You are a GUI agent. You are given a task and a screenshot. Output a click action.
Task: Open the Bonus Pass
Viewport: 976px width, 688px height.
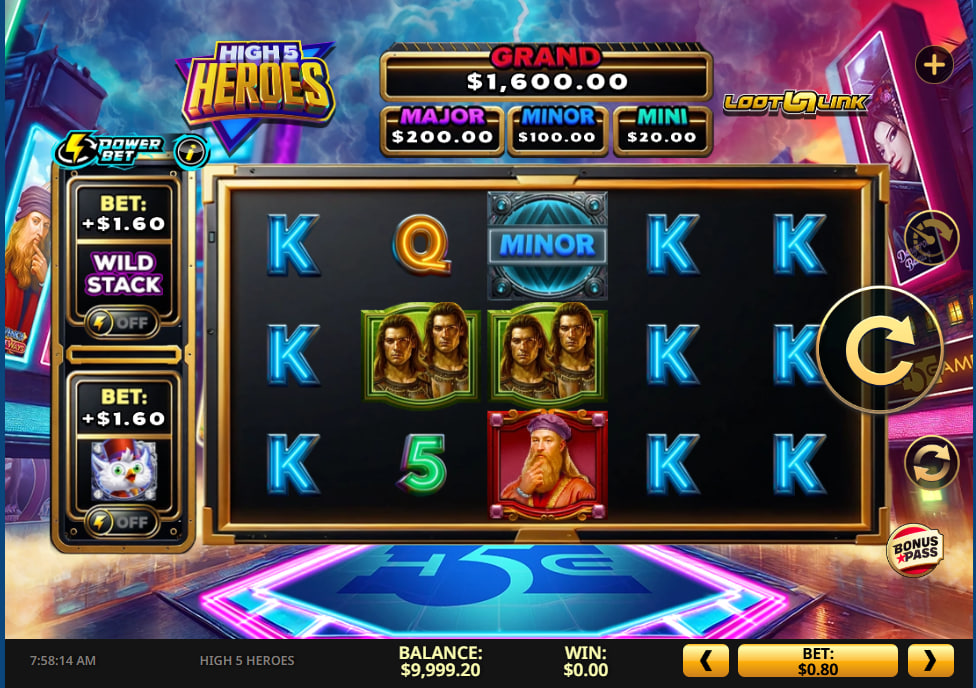914,550
